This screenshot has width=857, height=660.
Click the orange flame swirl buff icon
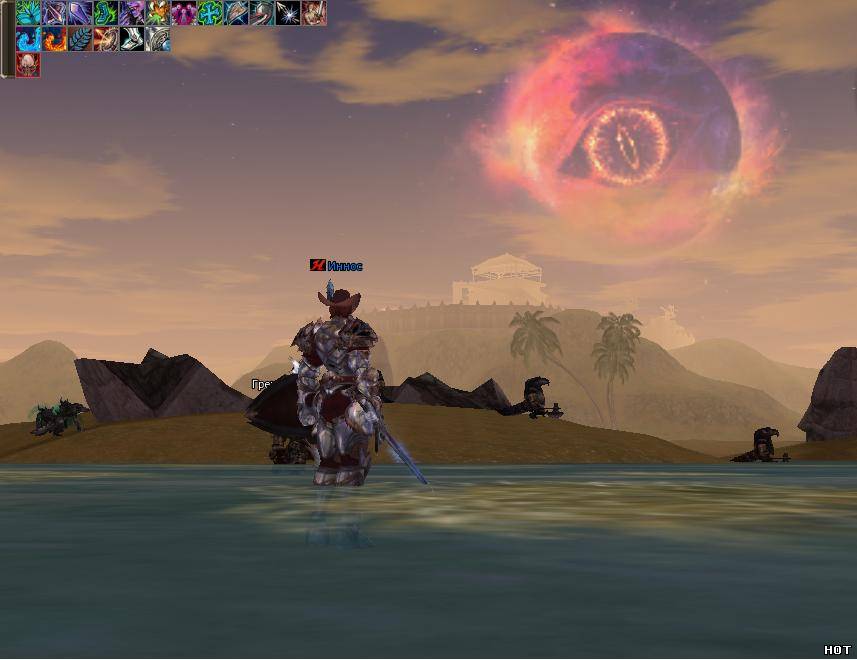54,39
